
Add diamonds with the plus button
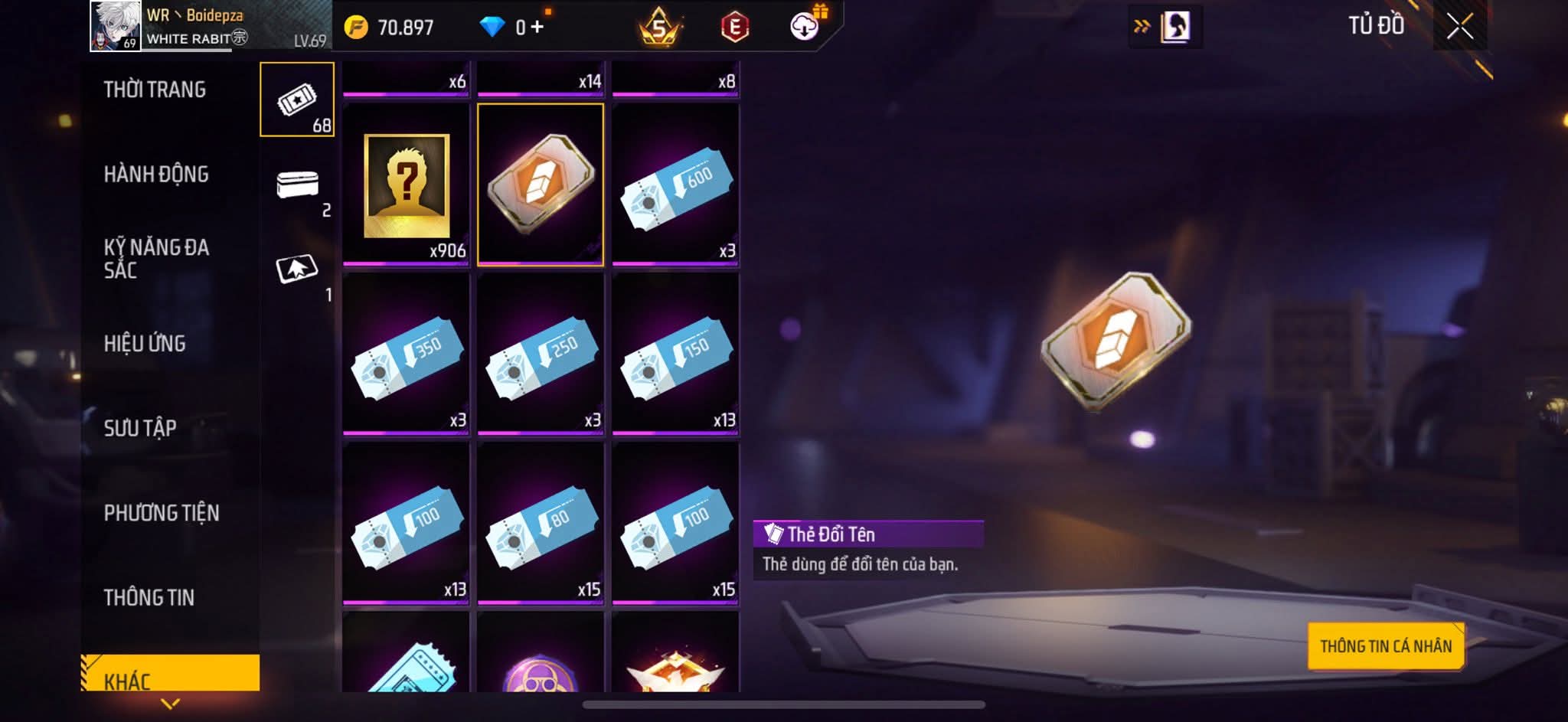click(x=537, y=28)
